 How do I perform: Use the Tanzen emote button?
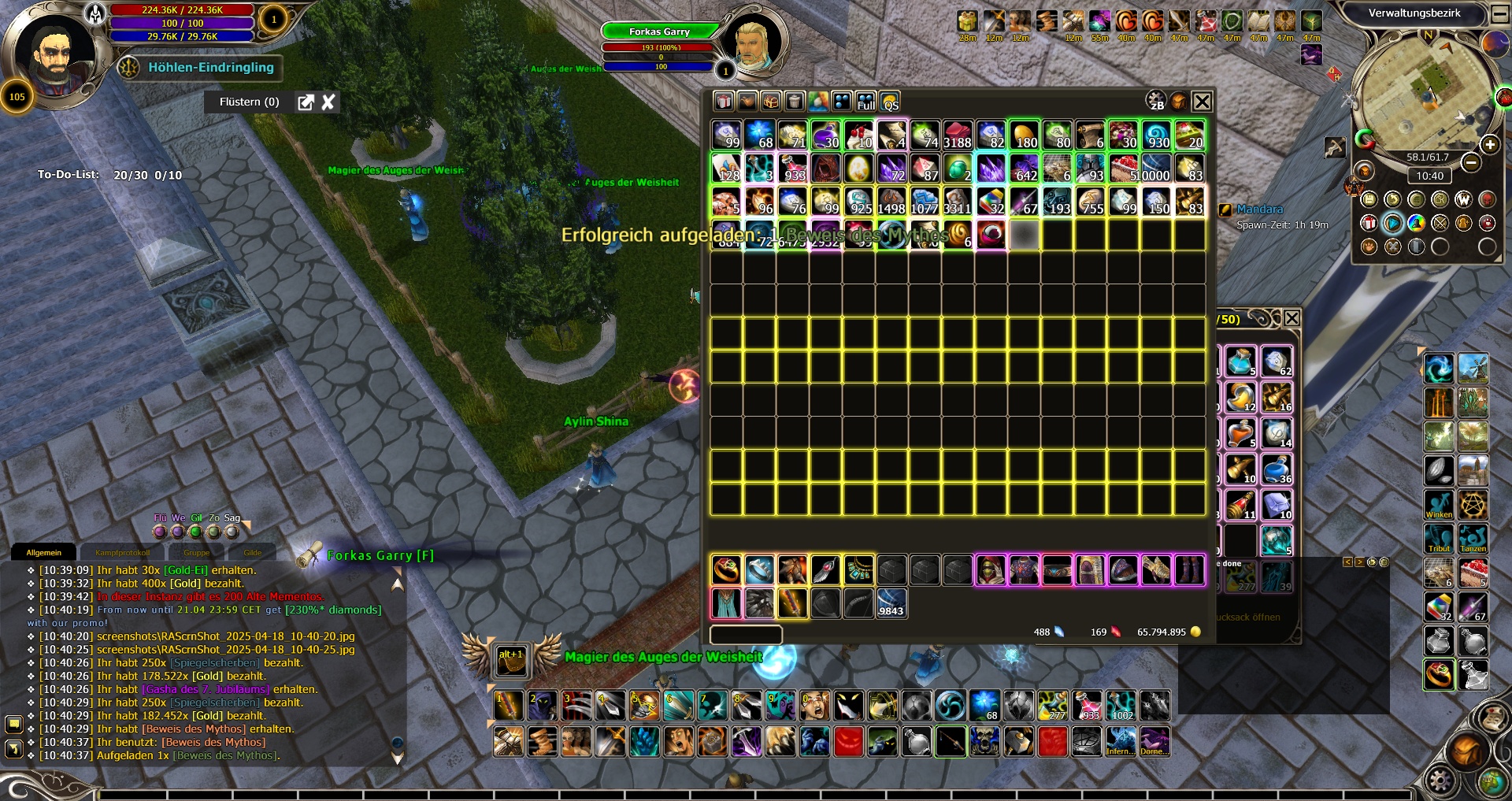coord(1473,539)
